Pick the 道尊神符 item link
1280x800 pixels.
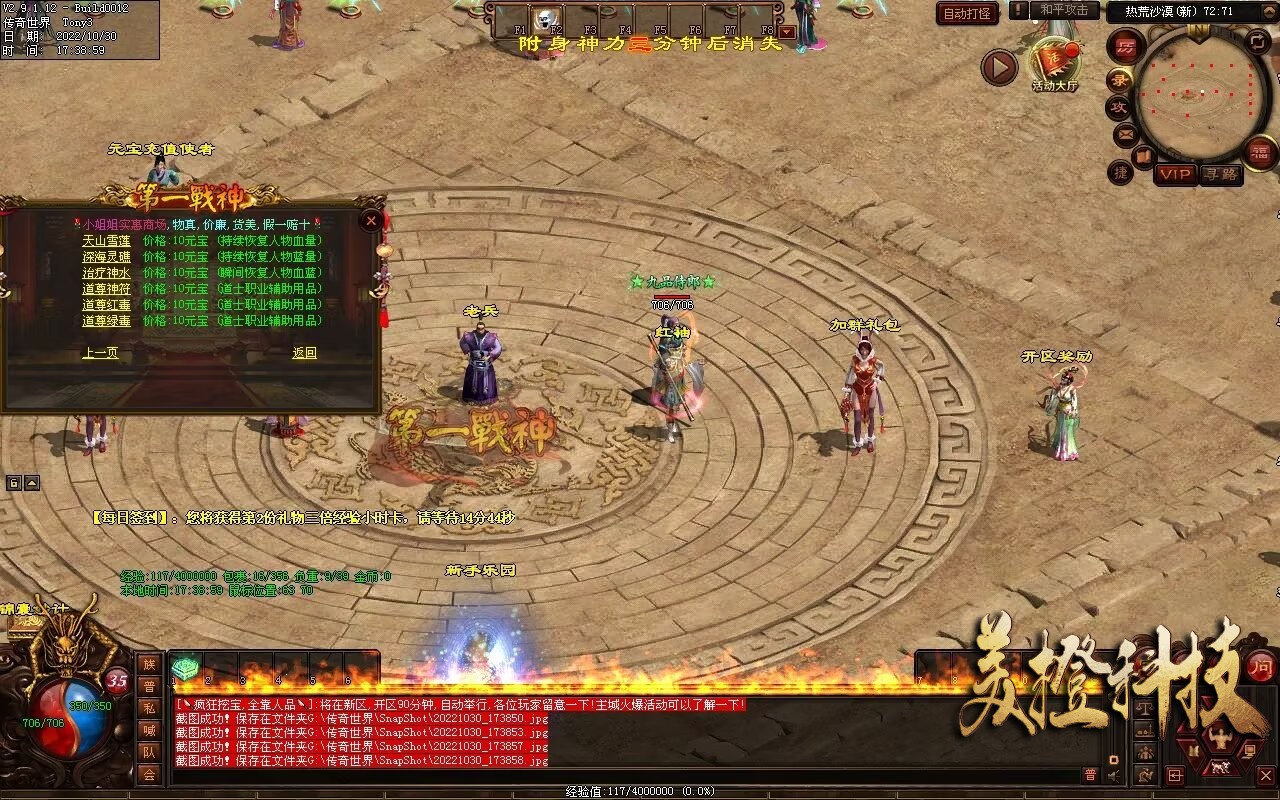(106, 289)
